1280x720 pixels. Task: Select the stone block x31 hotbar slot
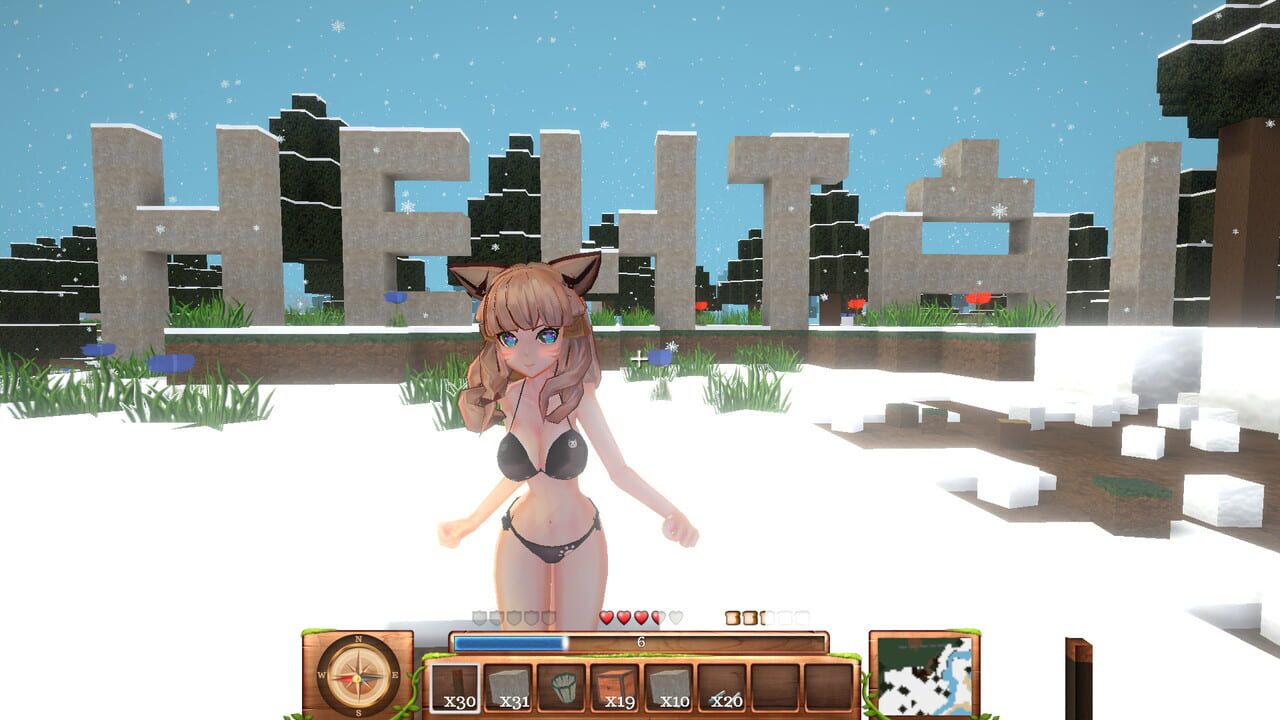coord(507,686)
